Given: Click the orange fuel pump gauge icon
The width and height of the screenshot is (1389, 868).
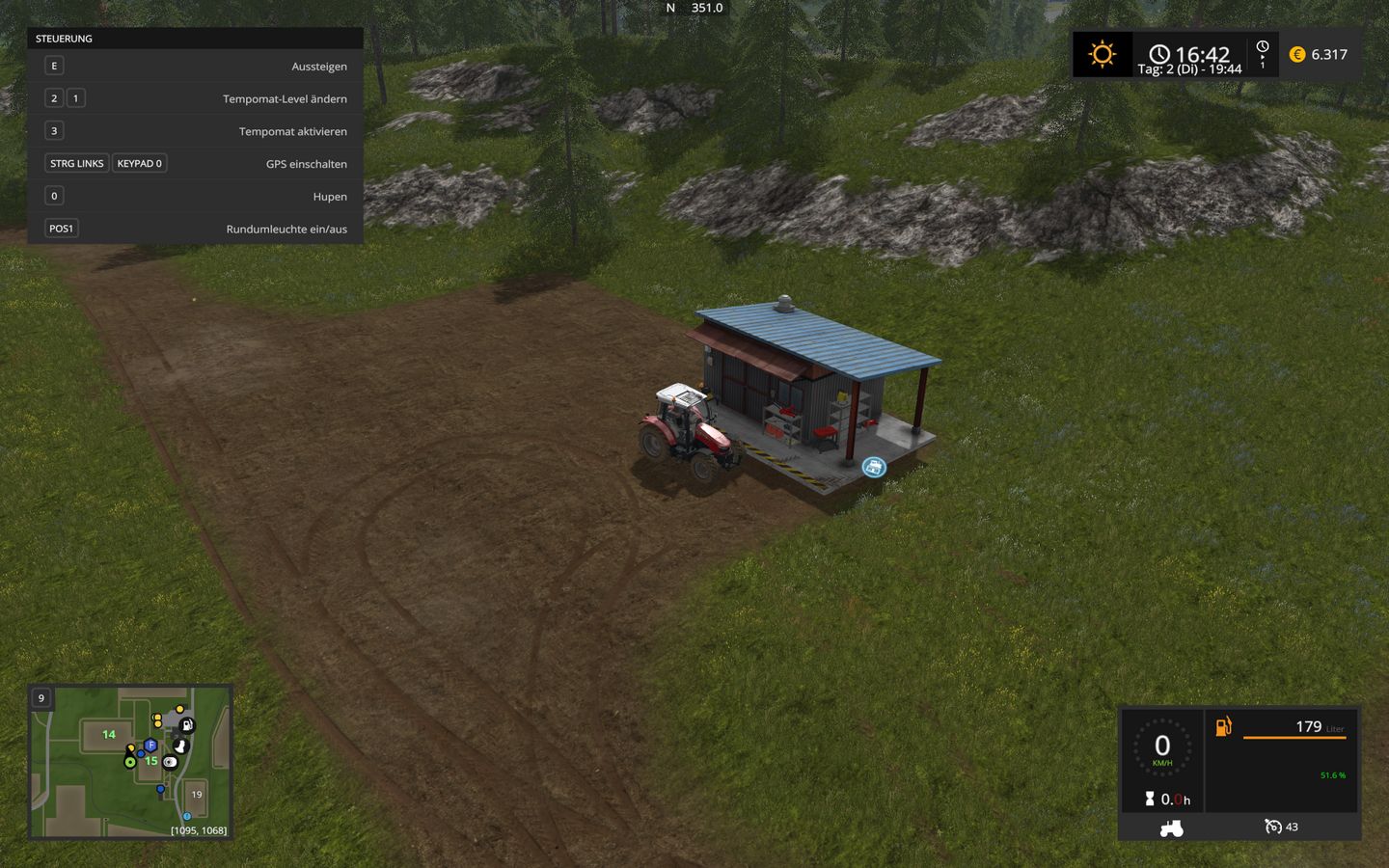Looking at the screenshot, I should [1223, 726].
